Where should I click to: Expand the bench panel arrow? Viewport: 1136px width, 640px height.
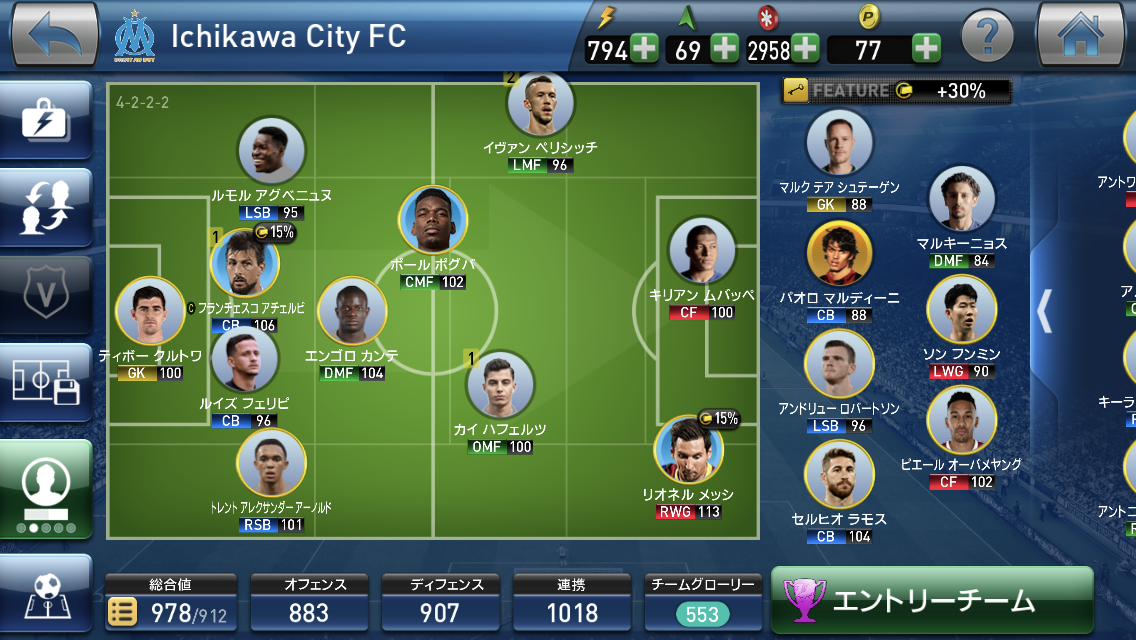[1045, 311]
